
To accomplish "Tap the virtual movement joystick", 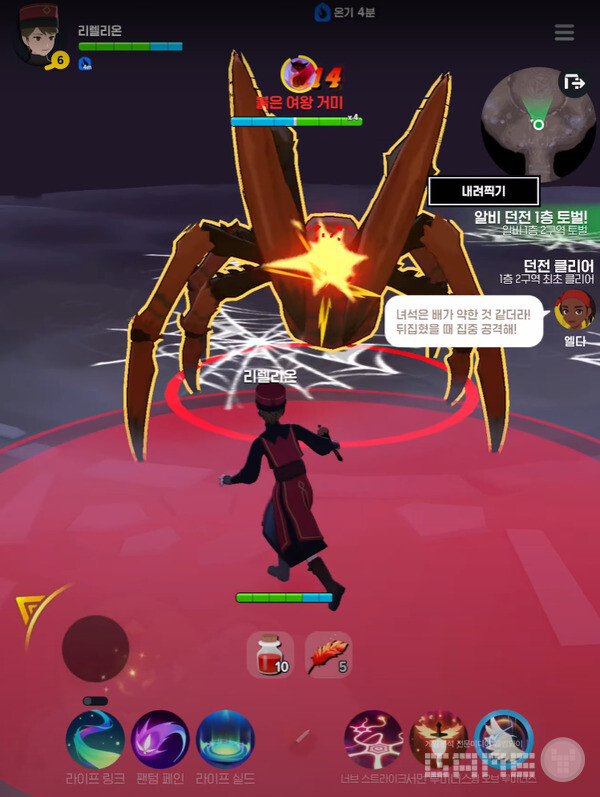I will [96, 649].
